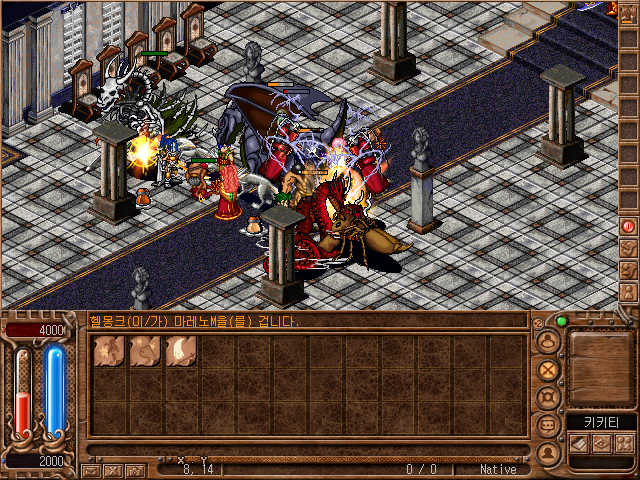Select the crescent moon scroll slot
640x480 pixels.
click(x=181, y=351)
